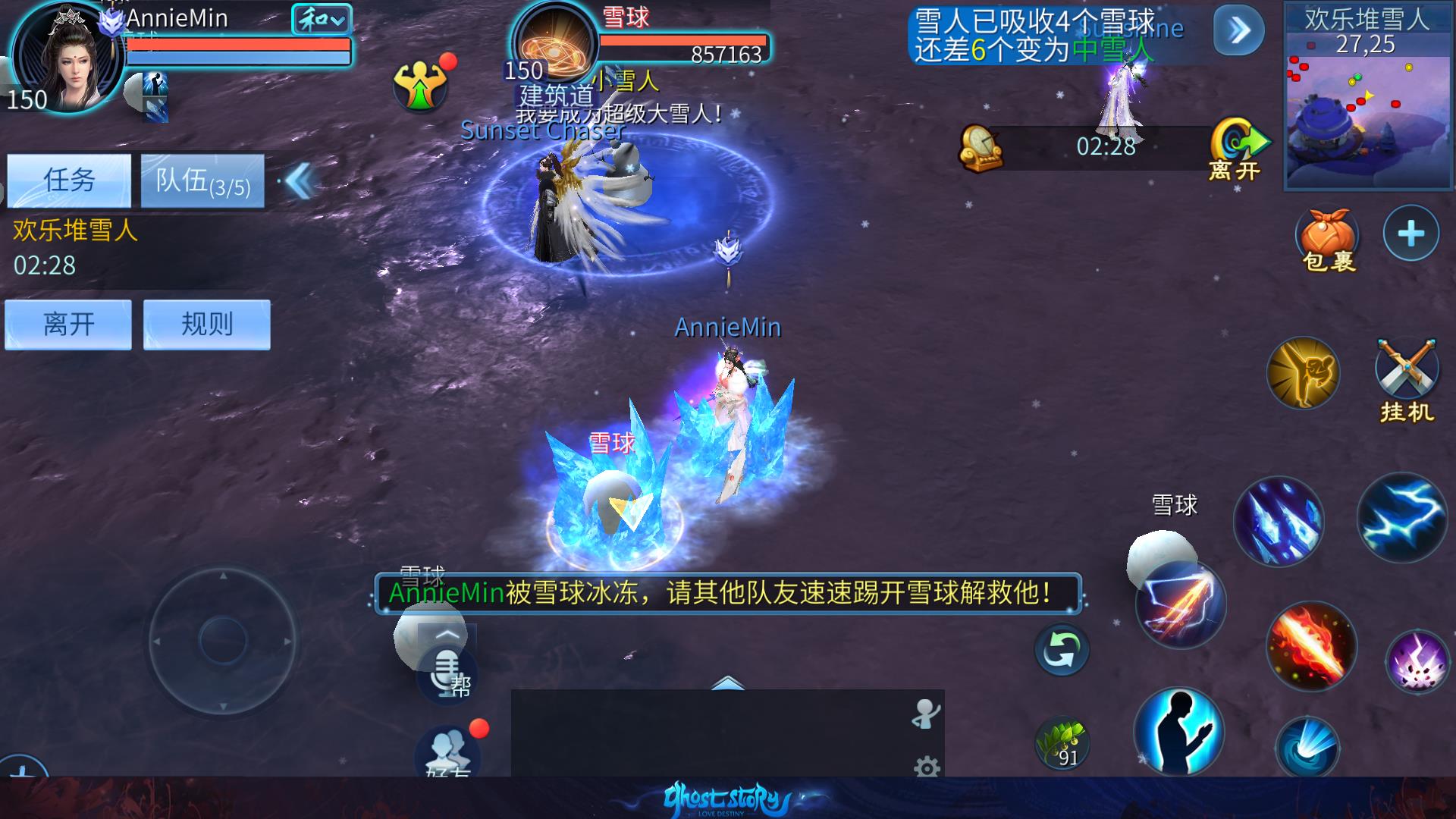Viewport: 1456px width, 819px height.
Task: Trigger the fire slash skill
Action: point(1310,646)
